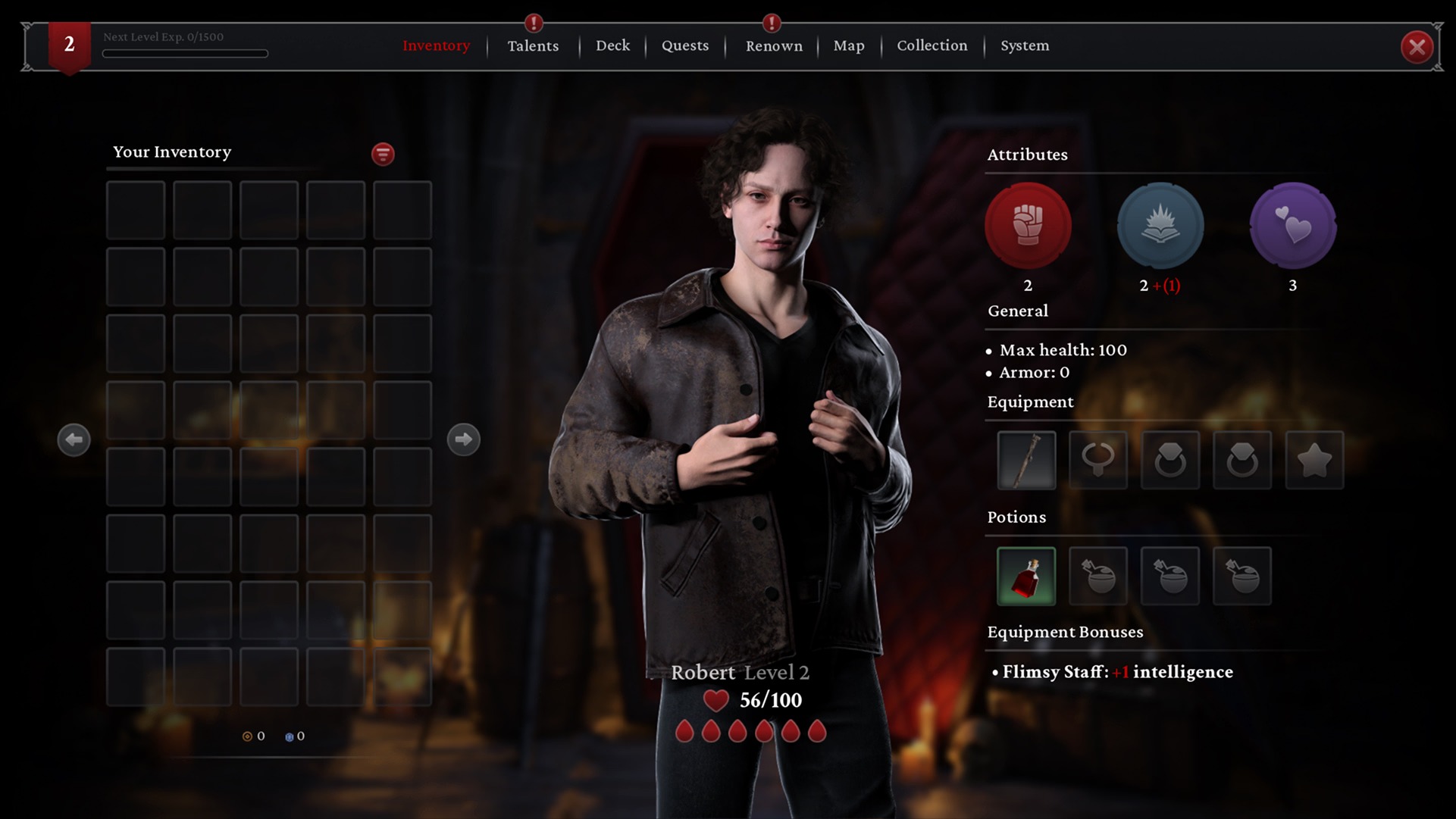Click the star equipment slot
The height and width of the screenshot is (819, 1456).
click(x=1314, y=460)
